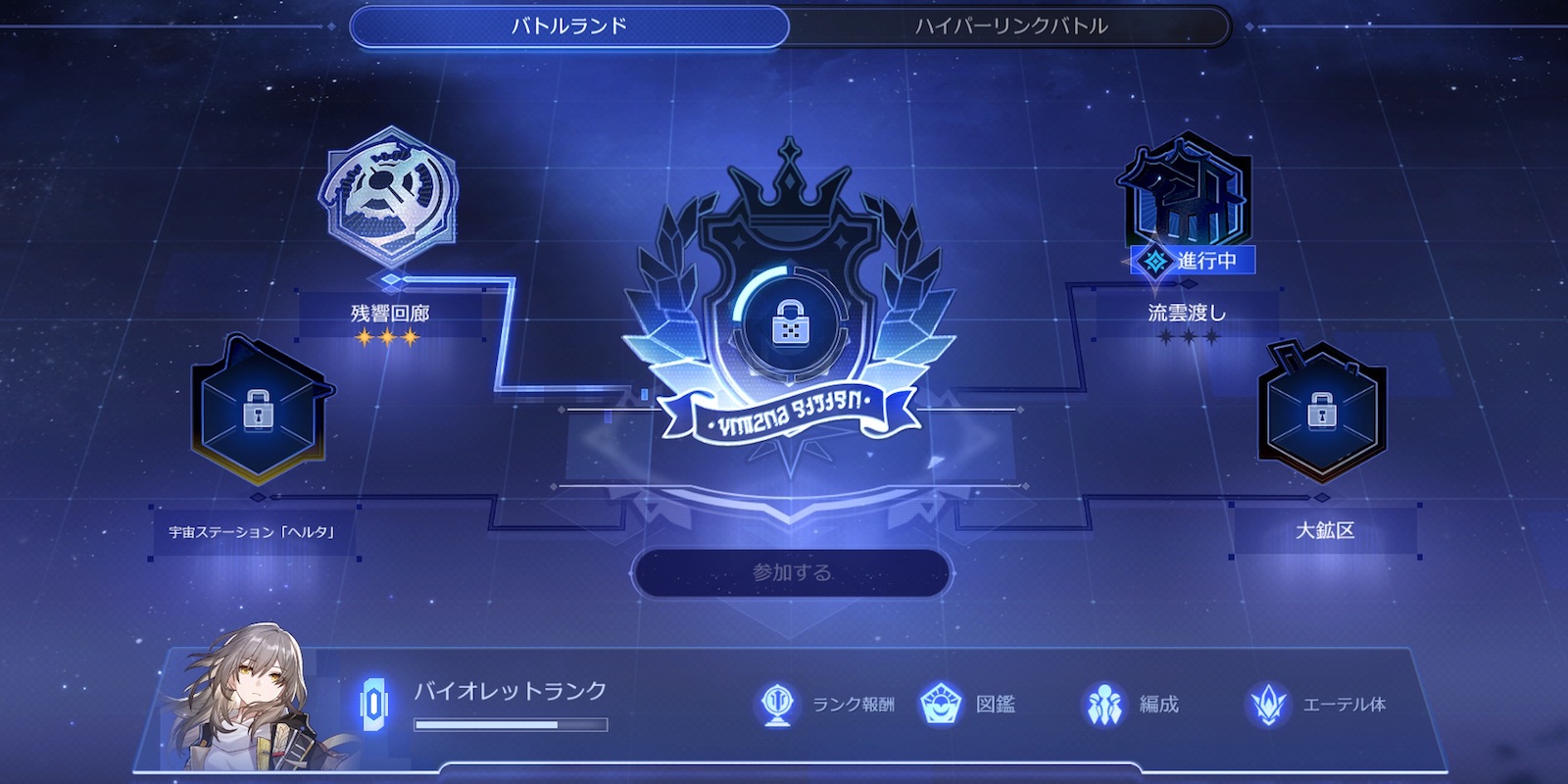
Task: Toggle the 進行中 status marker on 流雲渡し
Action: [x=1191, y=260]
